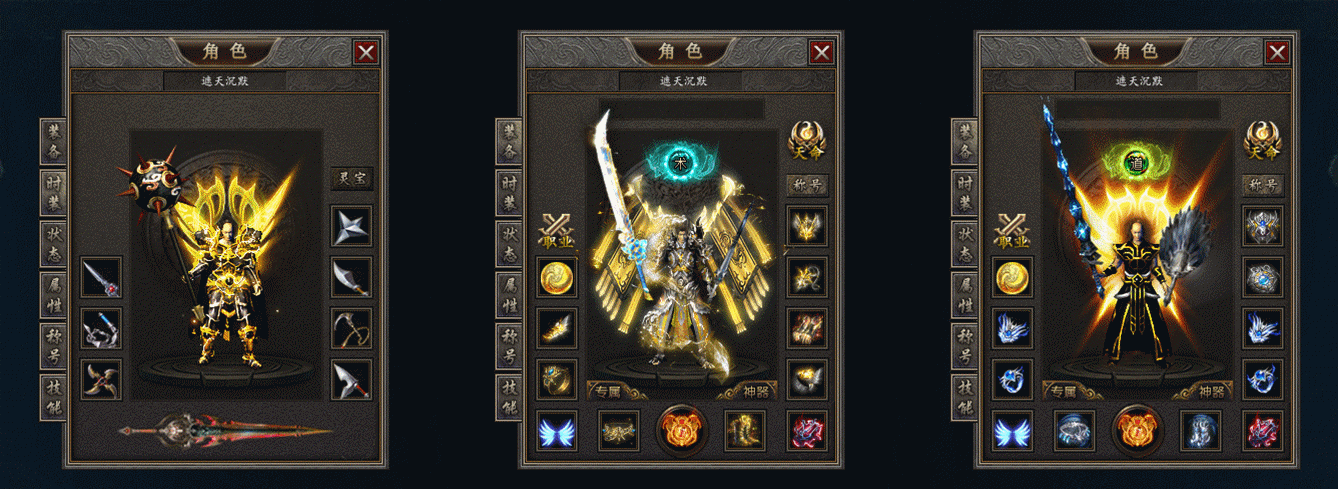The height and width of the screenshot is (489, 1338).
Task: Click 天命 icon in the 道 emblem panel
Action: pos(1262,140)
